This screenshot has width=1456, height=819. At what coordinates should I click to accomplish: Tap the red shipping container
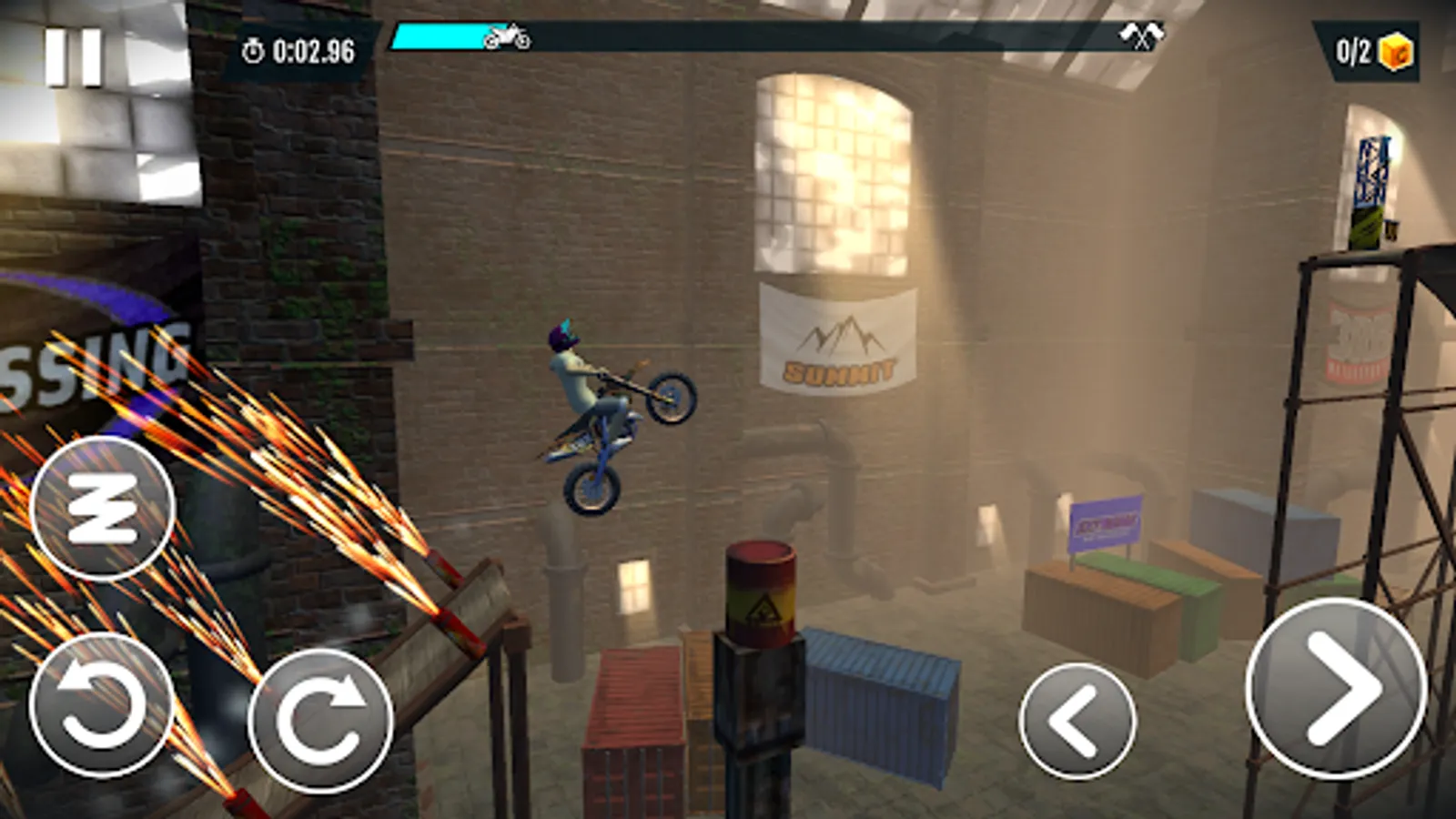click(x=637, y=719)
